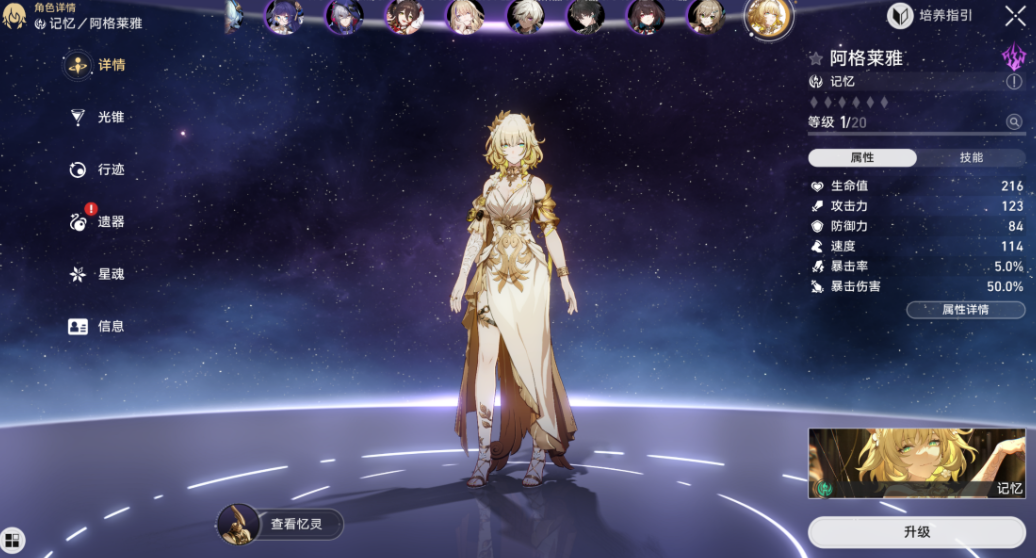Open 属性详情 attribute details
This screenshot has width=1036, height=558.
(965, 310)
